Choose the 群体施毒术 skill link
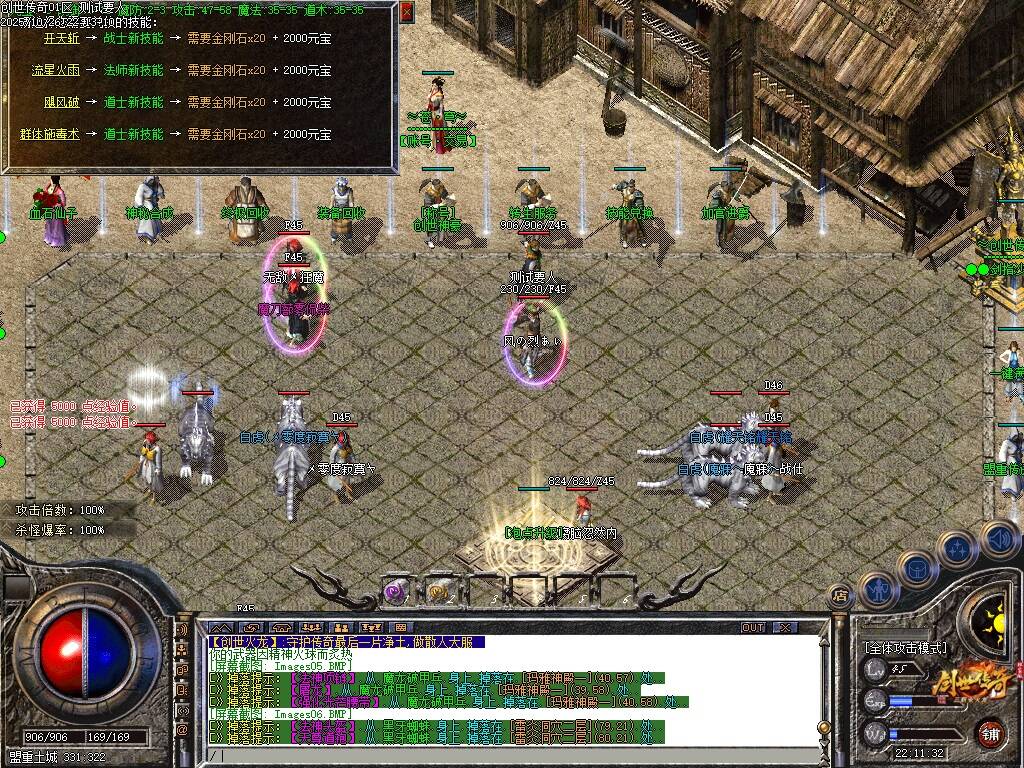 click(49, 134)
